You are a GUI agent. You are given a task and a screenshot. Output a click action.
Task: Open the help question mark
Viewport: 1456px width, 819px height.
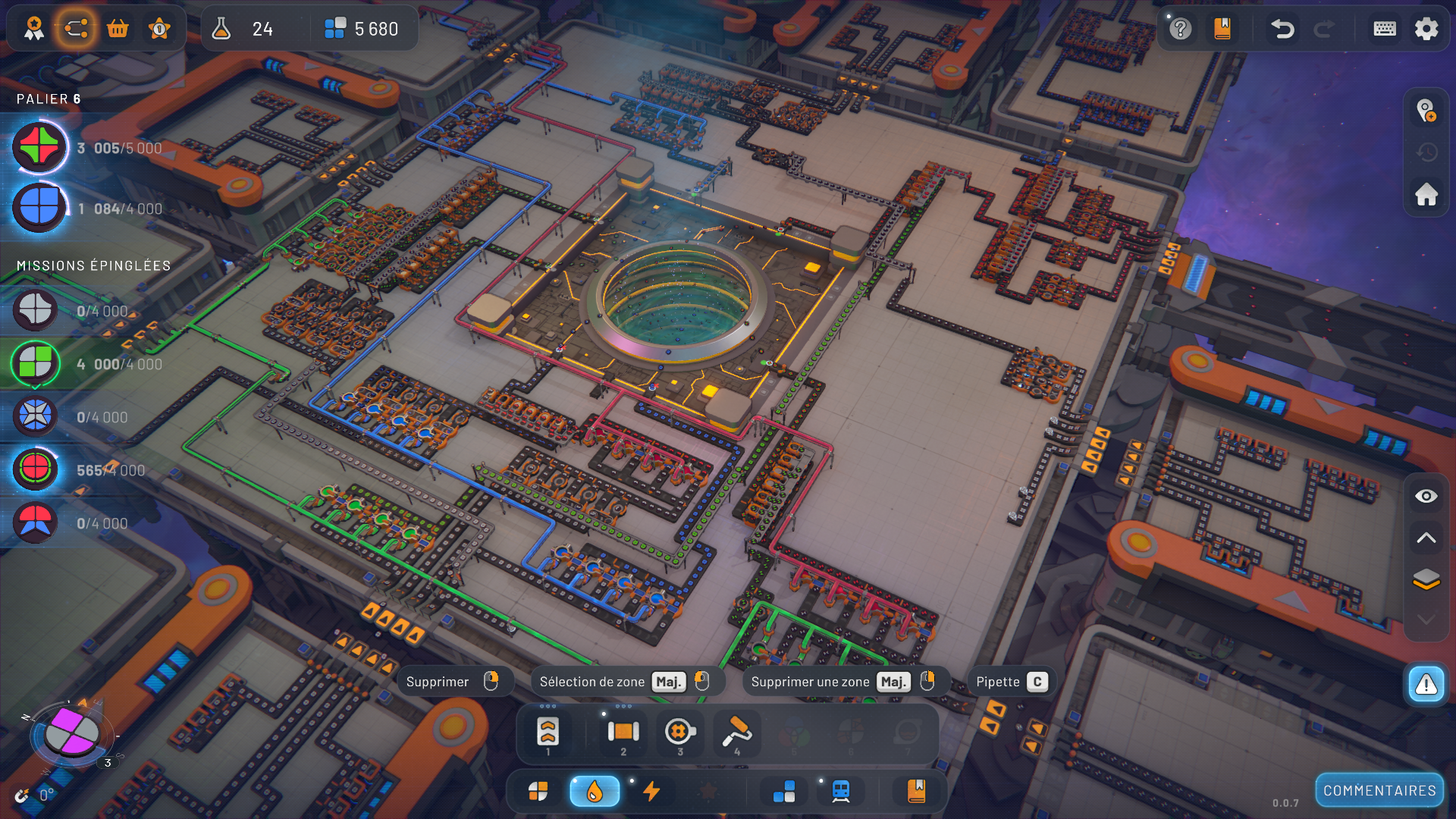click(x=1180, y=29)
